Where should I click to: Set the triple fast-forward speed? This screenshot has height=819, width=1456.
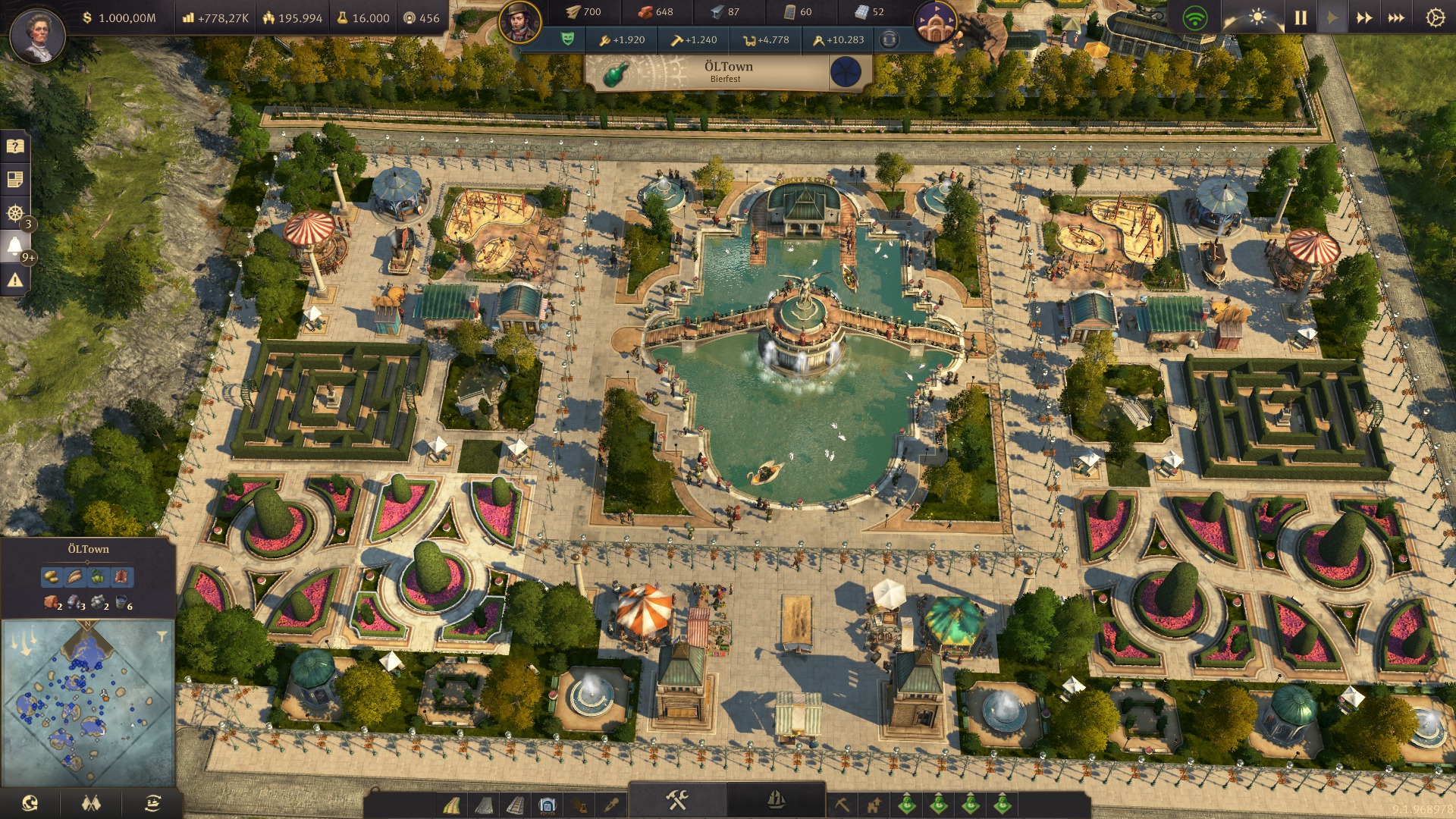pos(1396,17)
